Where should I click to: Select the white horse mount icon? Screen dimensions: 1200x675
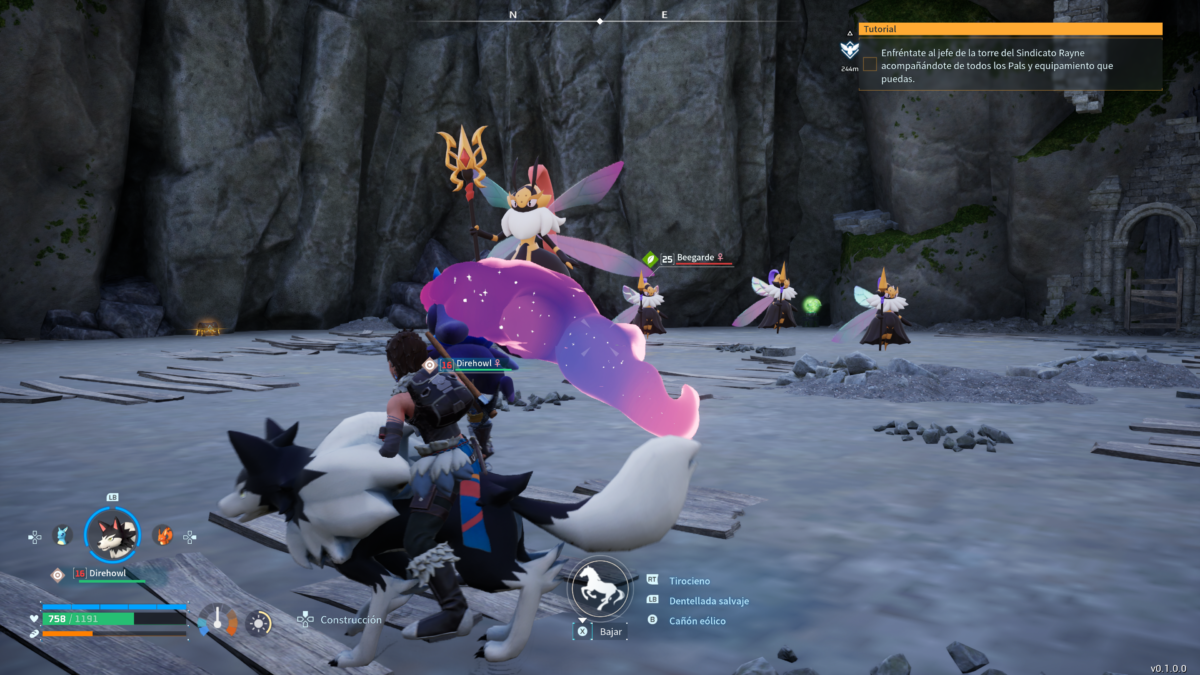(x=600, y=588)
